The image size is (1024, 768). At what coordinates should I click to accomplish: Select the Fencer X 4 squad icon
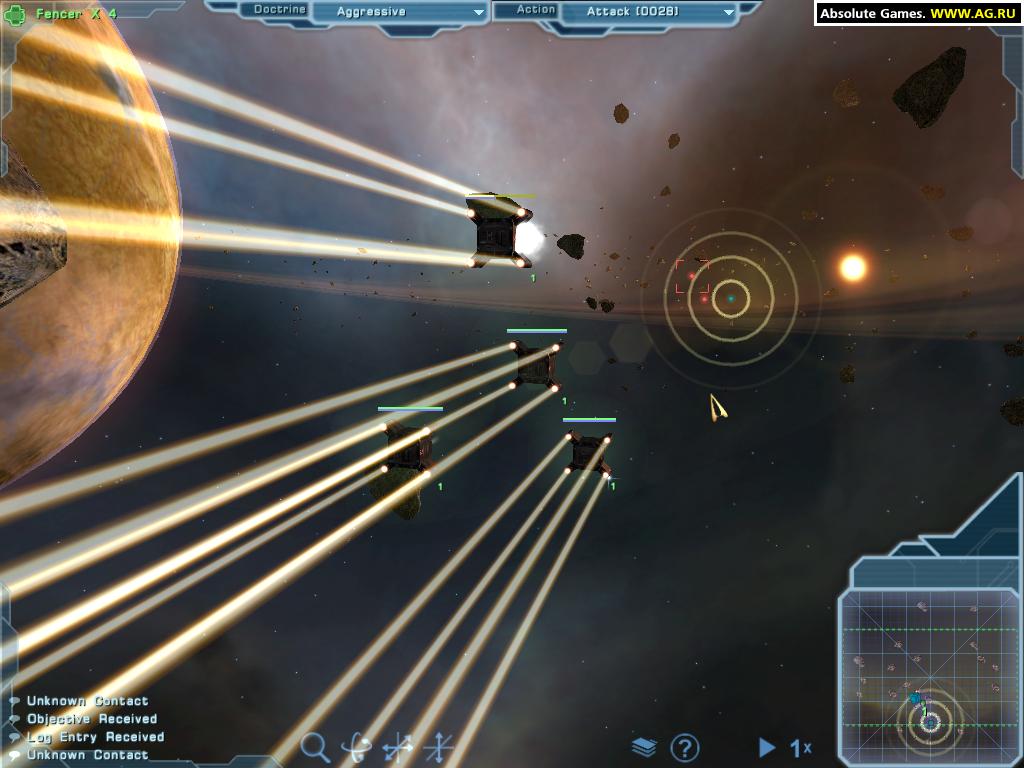16,14
